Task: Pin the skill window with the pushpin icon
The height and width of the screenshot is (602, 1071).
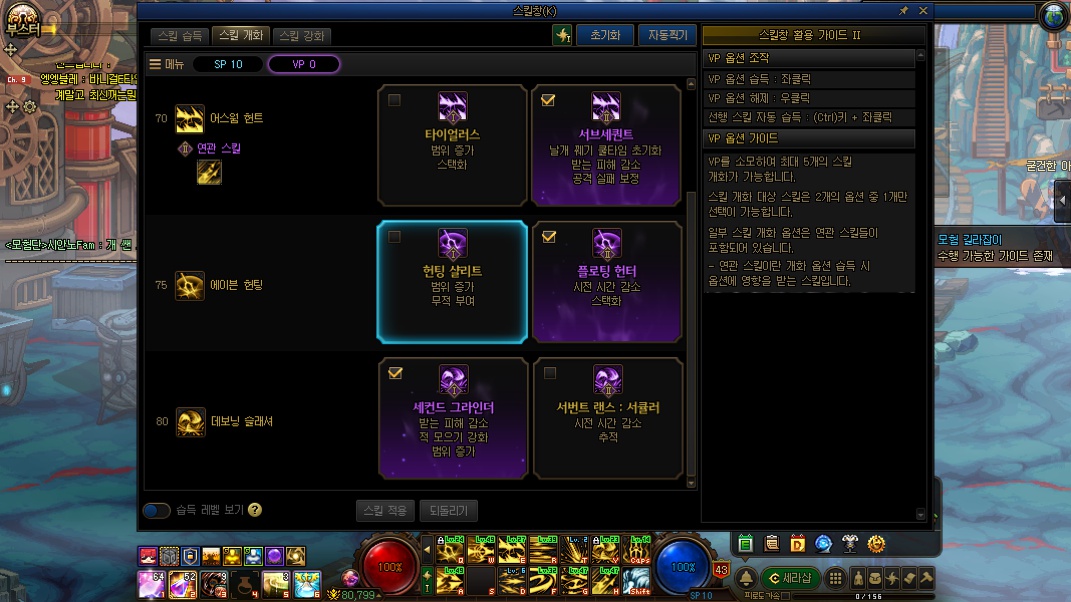Action: point(904,10)
